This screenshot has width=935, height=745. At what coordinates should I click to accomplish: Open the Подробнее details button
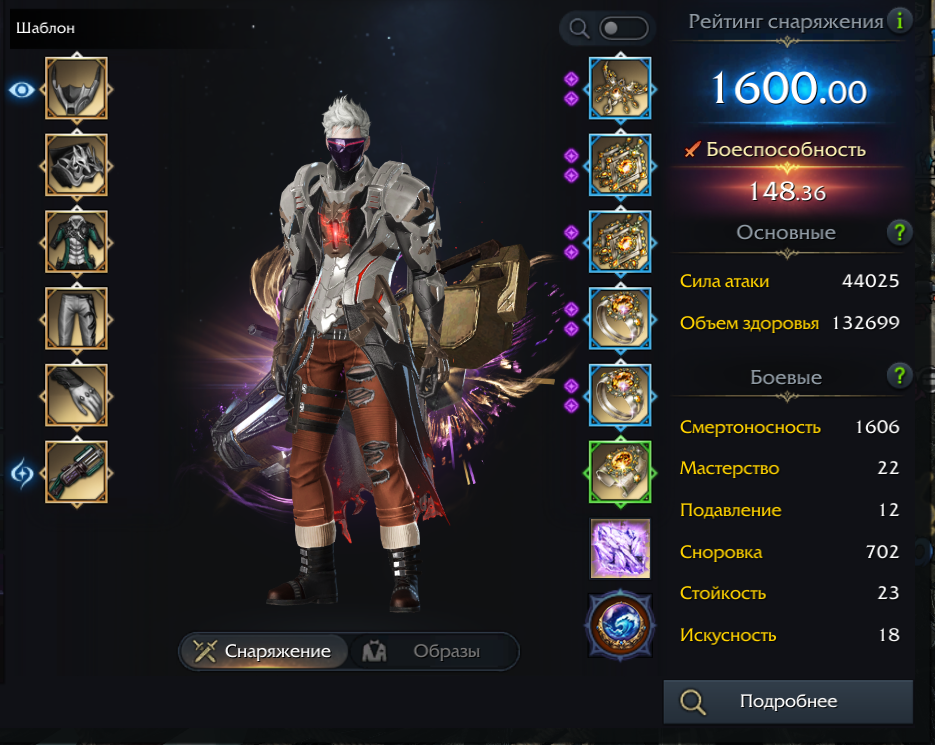(788, 701)
